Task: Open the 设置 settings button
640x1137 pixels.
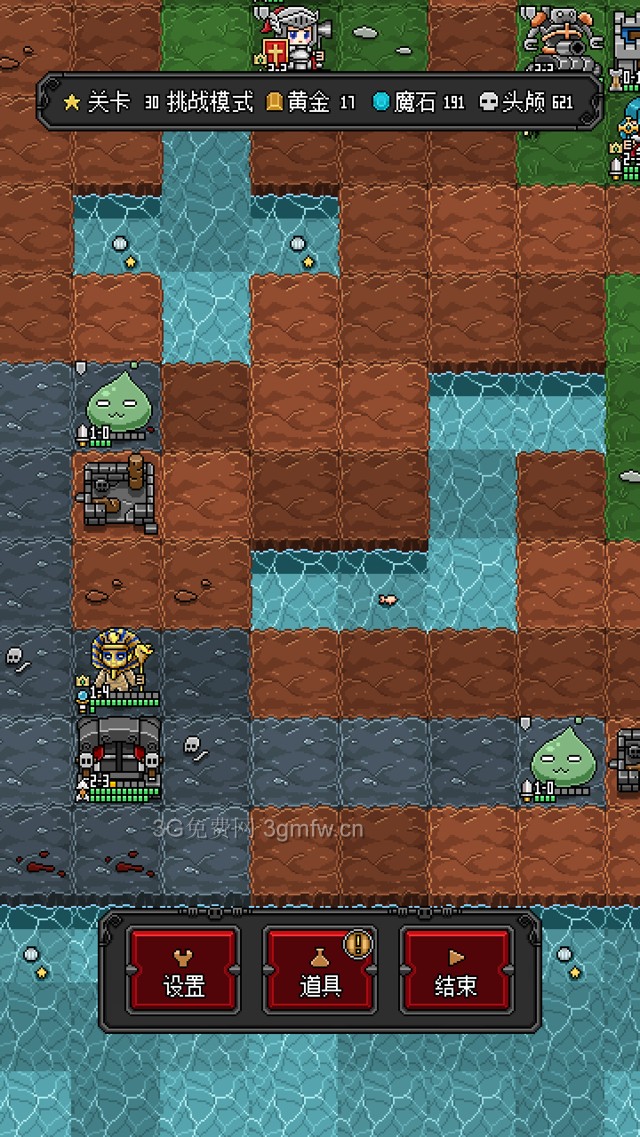Action: (x=183, y=970)
